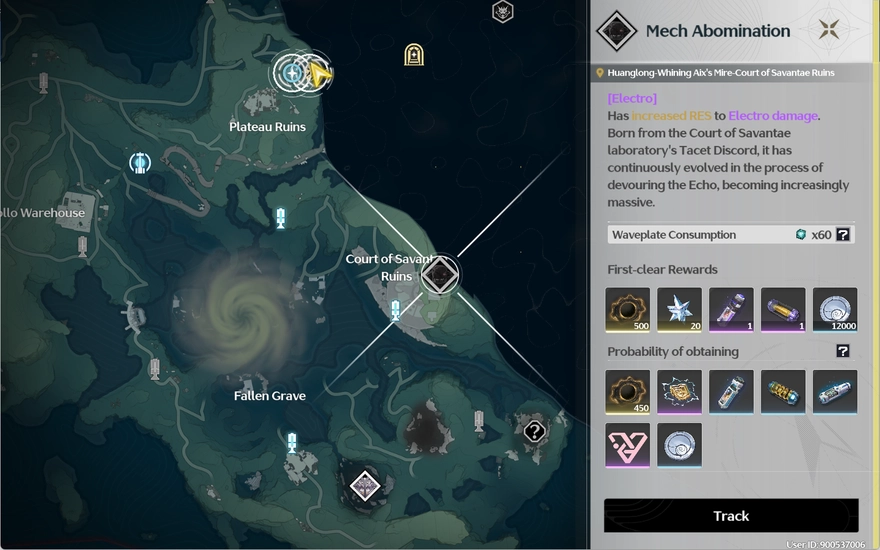View the gold gear reward worth 500
880x550 pixels.
(628, 310)
